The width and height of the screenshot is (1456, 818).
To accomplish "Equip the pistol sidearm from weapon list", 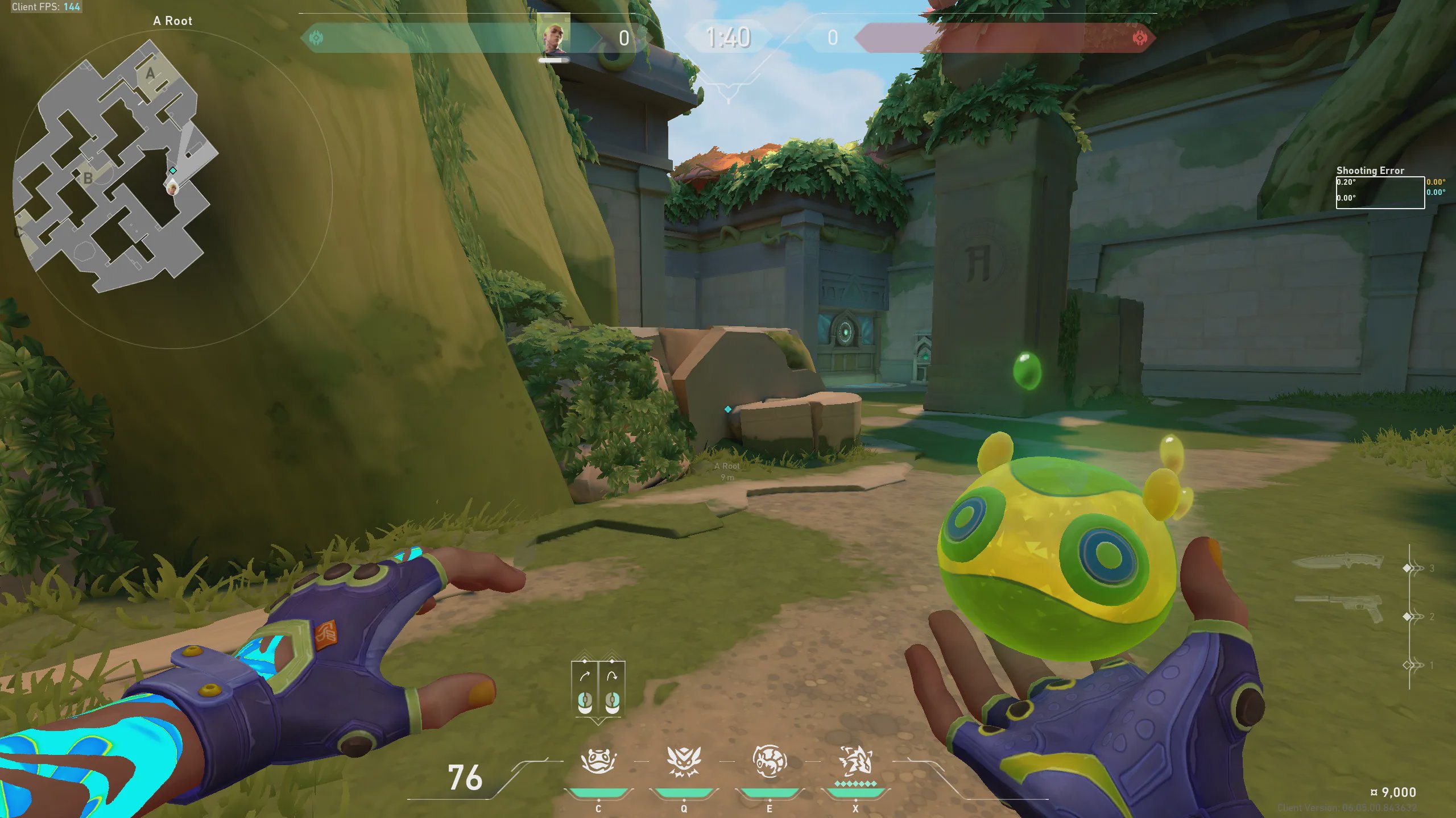I will 1339,607.
